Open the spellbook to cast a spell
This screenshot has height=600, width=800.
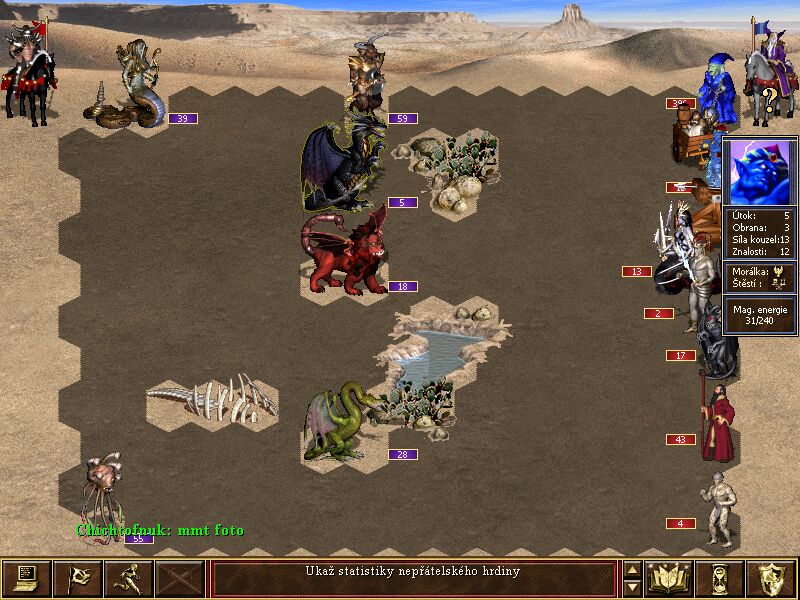click(669, 578)
